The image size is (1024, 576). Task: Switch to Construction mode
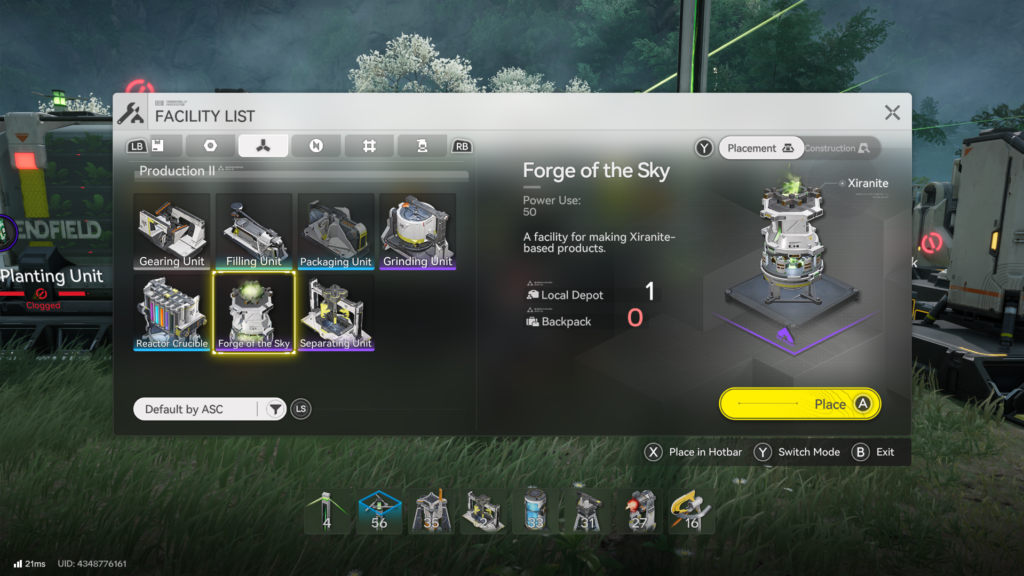coord(838,148)
